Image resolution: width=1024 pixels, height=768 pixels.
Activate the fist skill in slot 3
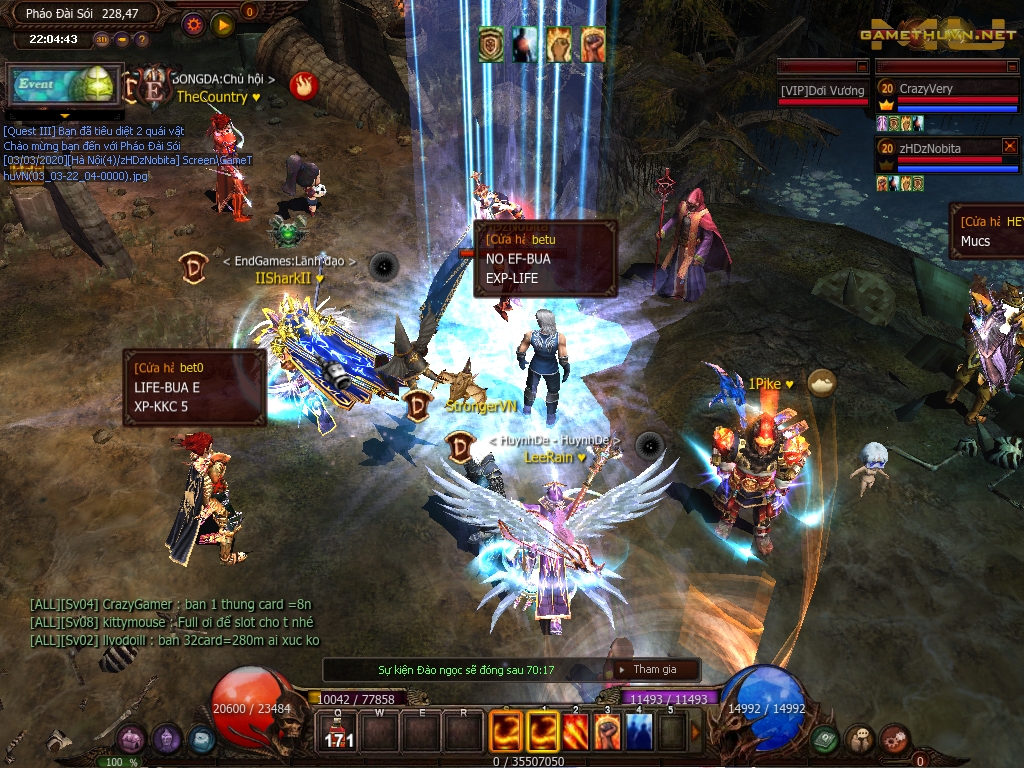point(607,732)
